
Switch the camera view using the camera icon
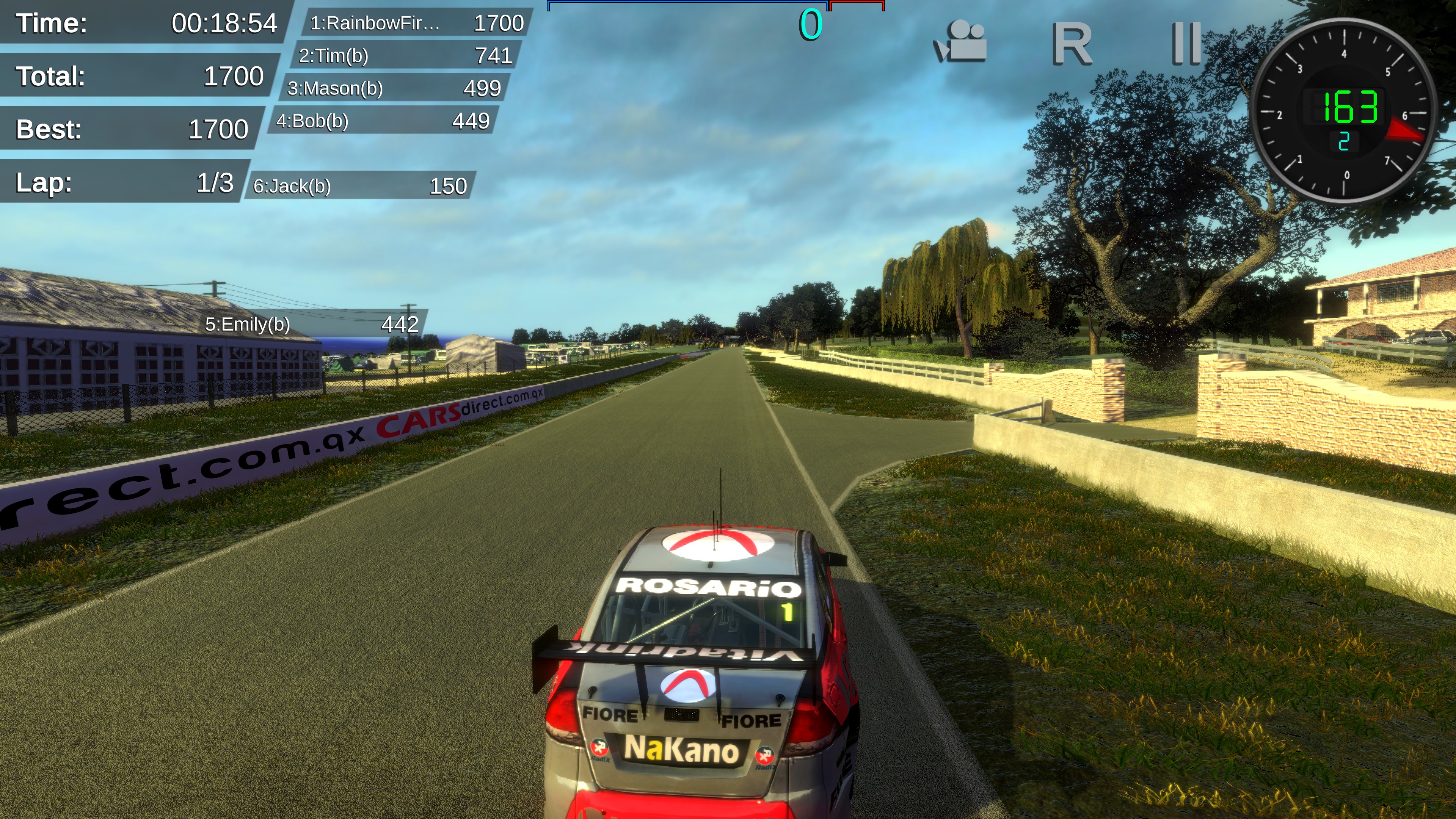[x=960, y=42]
